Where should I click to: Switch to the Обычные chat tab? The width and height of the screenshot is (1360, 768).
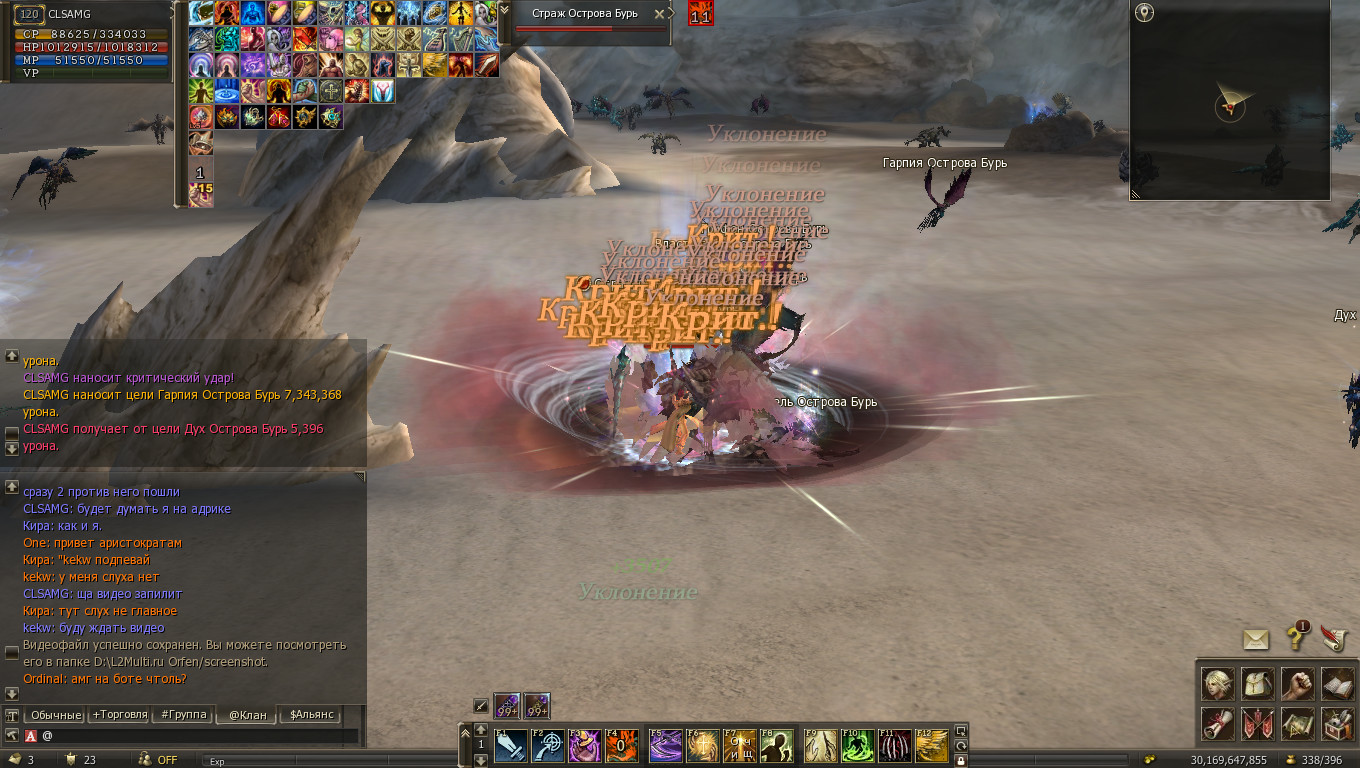click(55, 715)
